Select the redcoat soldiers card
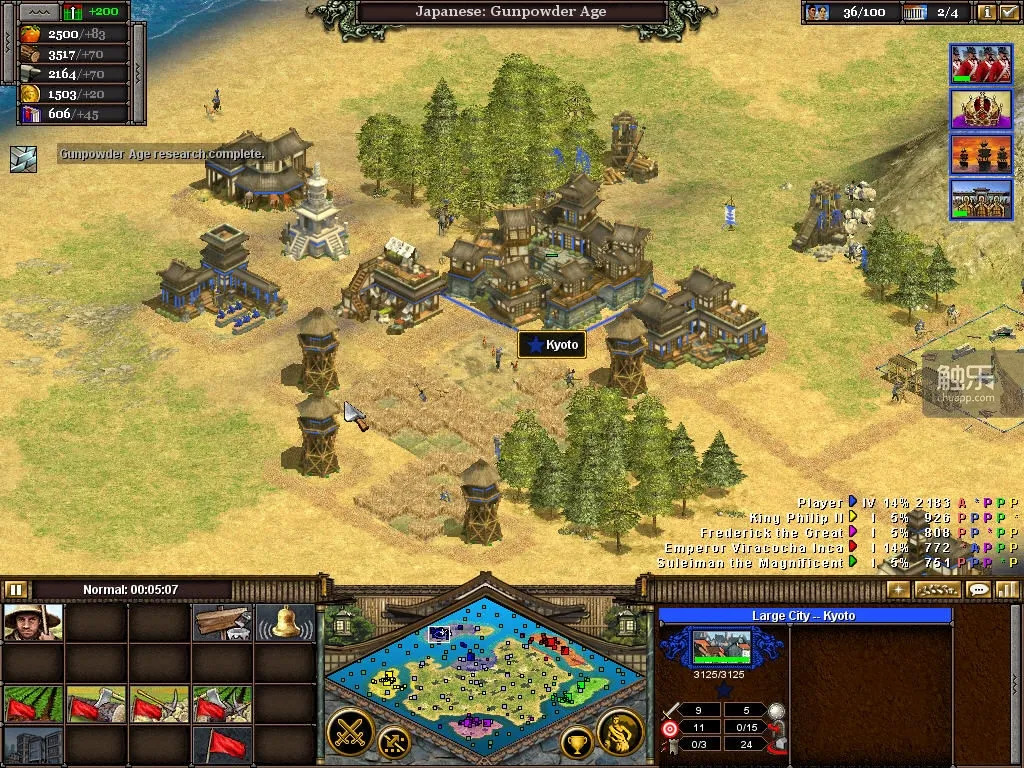The height and width of the screenshot is (768, 1024). click(981, 64)
